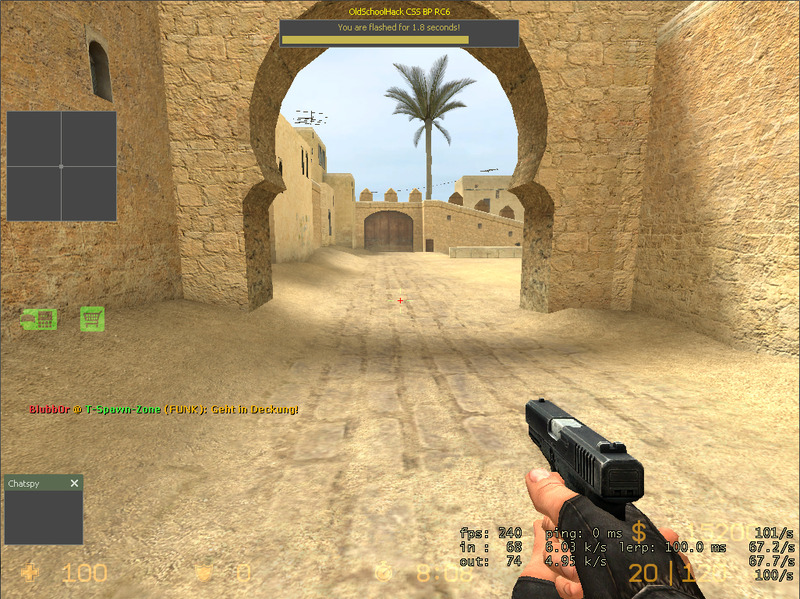Viewport: 800px width, 599px height.
Task: Select the radar panel
Action: pos(61,166)
